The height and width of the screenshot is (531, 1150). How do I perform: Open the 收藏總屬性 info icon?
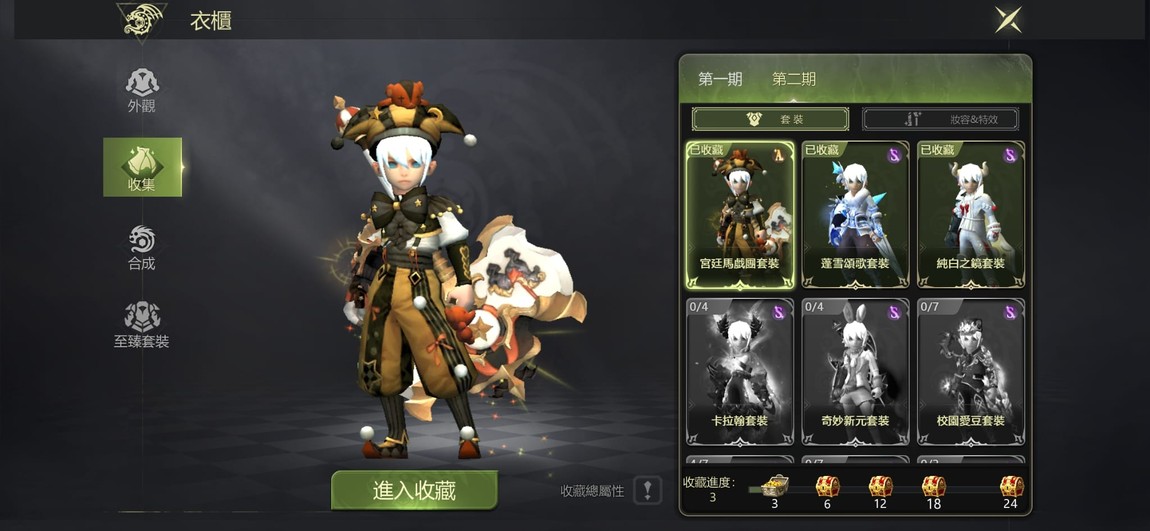click(x=648, y=490)
